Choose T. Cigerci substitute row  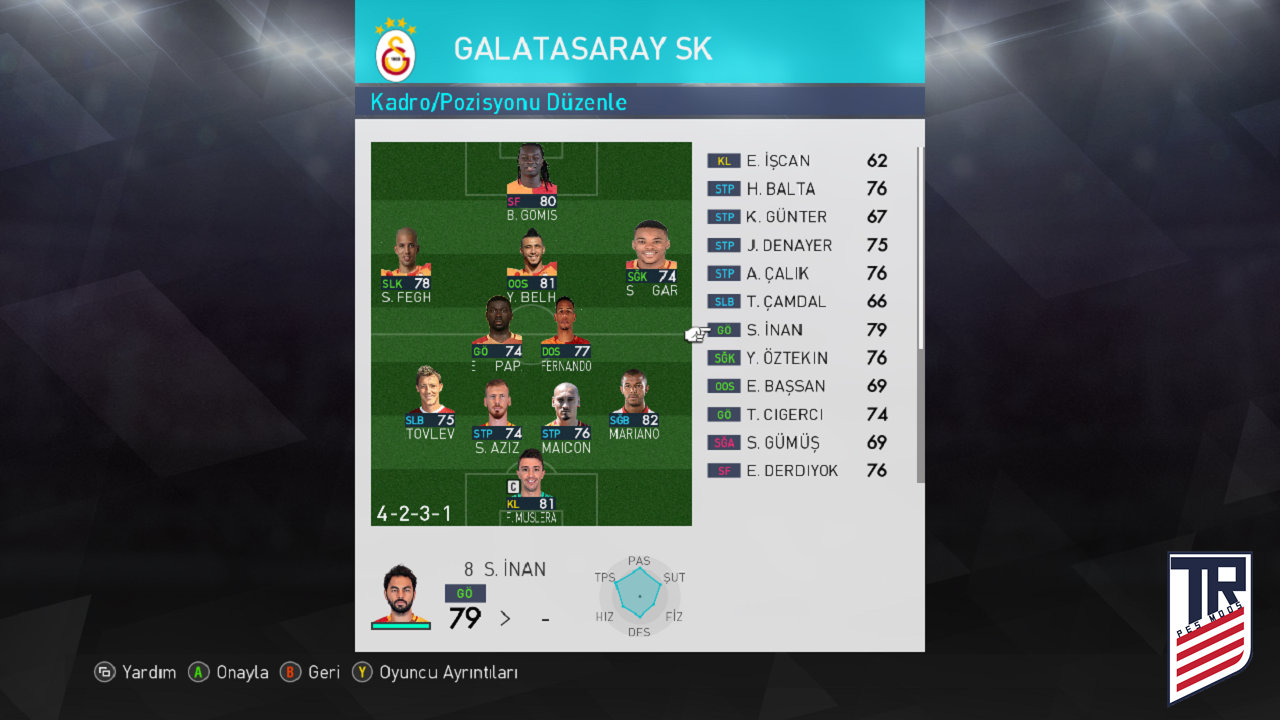[x=788, y=414]
